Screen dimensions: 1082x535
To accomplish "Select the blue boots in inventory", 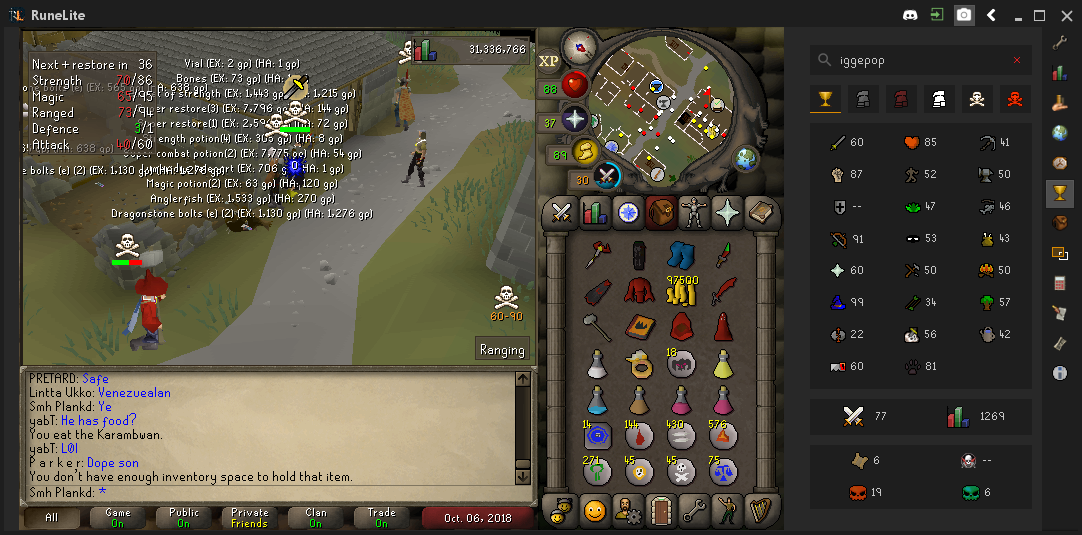I will click(681, 254).
